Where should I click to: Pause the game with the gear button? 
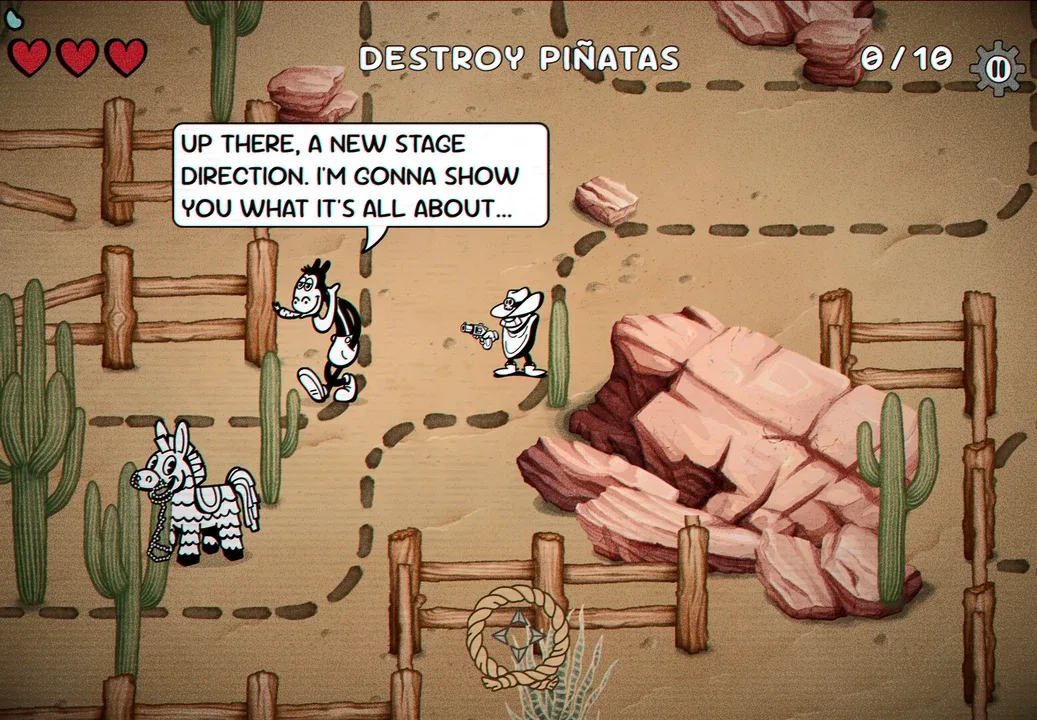[997, 68]
